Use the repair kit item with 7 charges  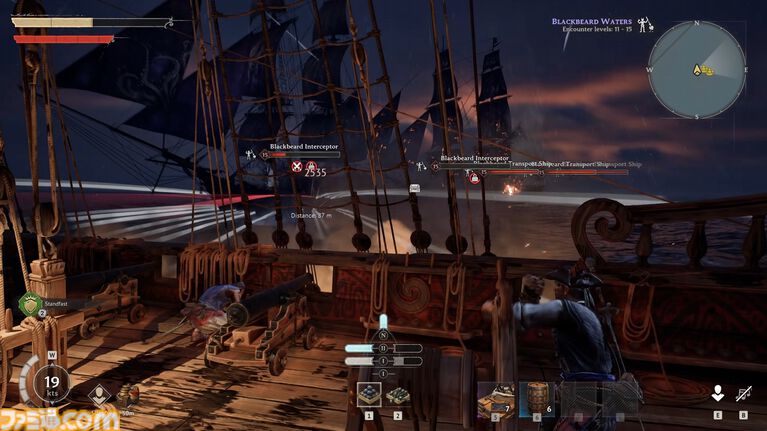point(496,398)
